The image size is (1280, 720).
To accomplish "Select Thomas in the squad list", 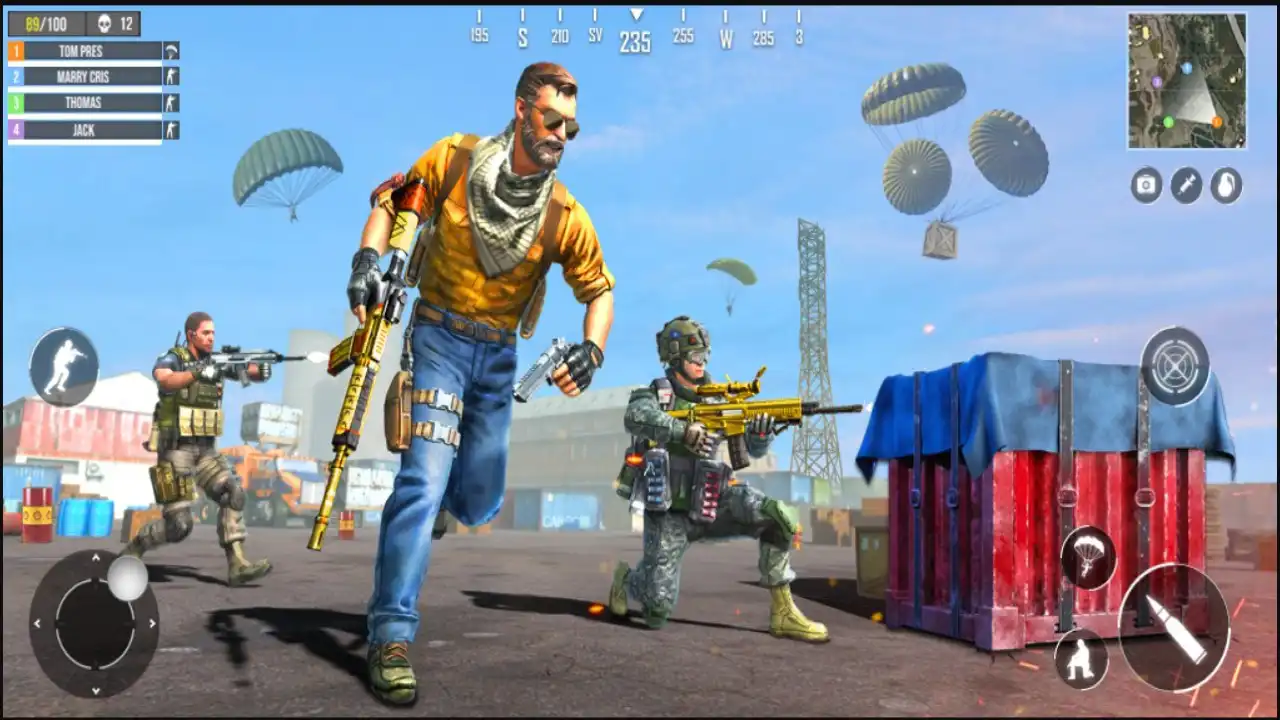I will (85, 102).
